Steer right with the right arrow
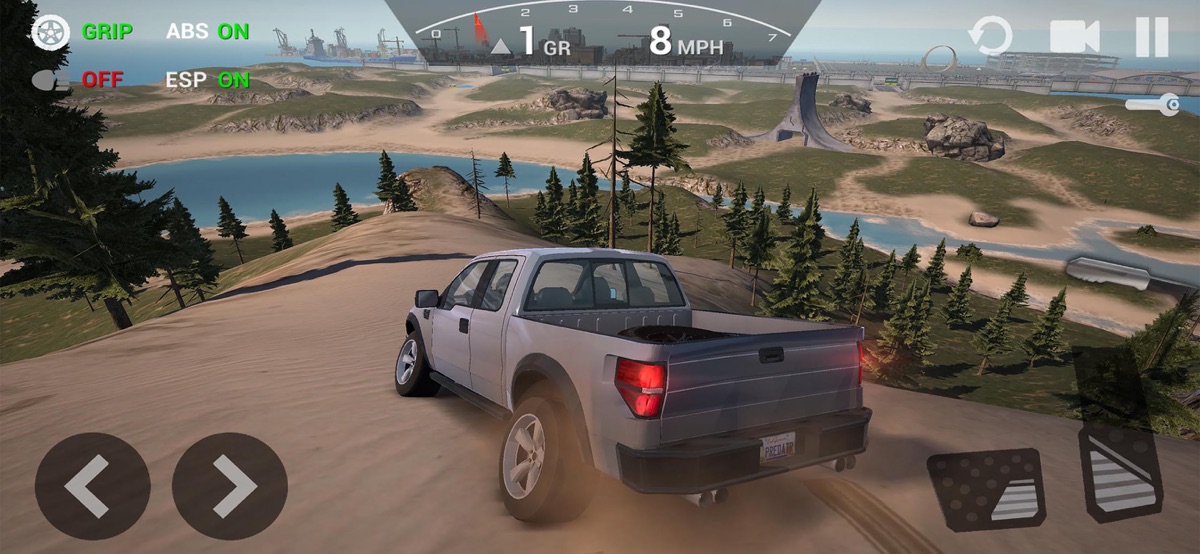The width and height of the screenshot is (1200, 554). tap(229, 486)
